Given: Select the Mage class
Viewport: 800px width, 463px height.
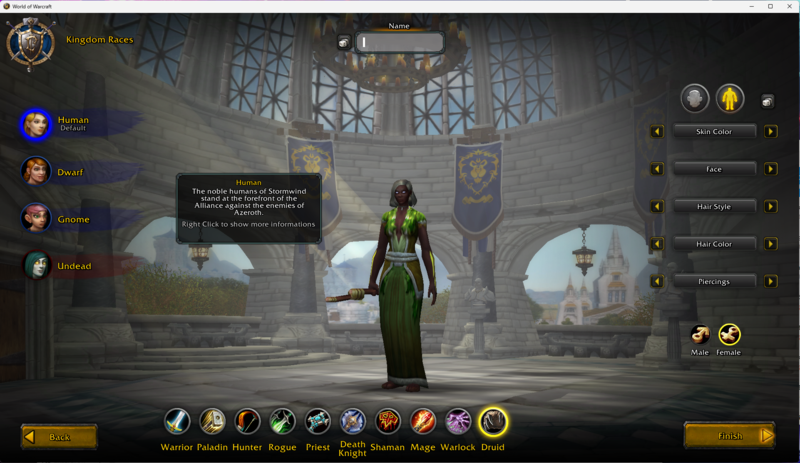Looking at the screenshot, I should [423, 421].
